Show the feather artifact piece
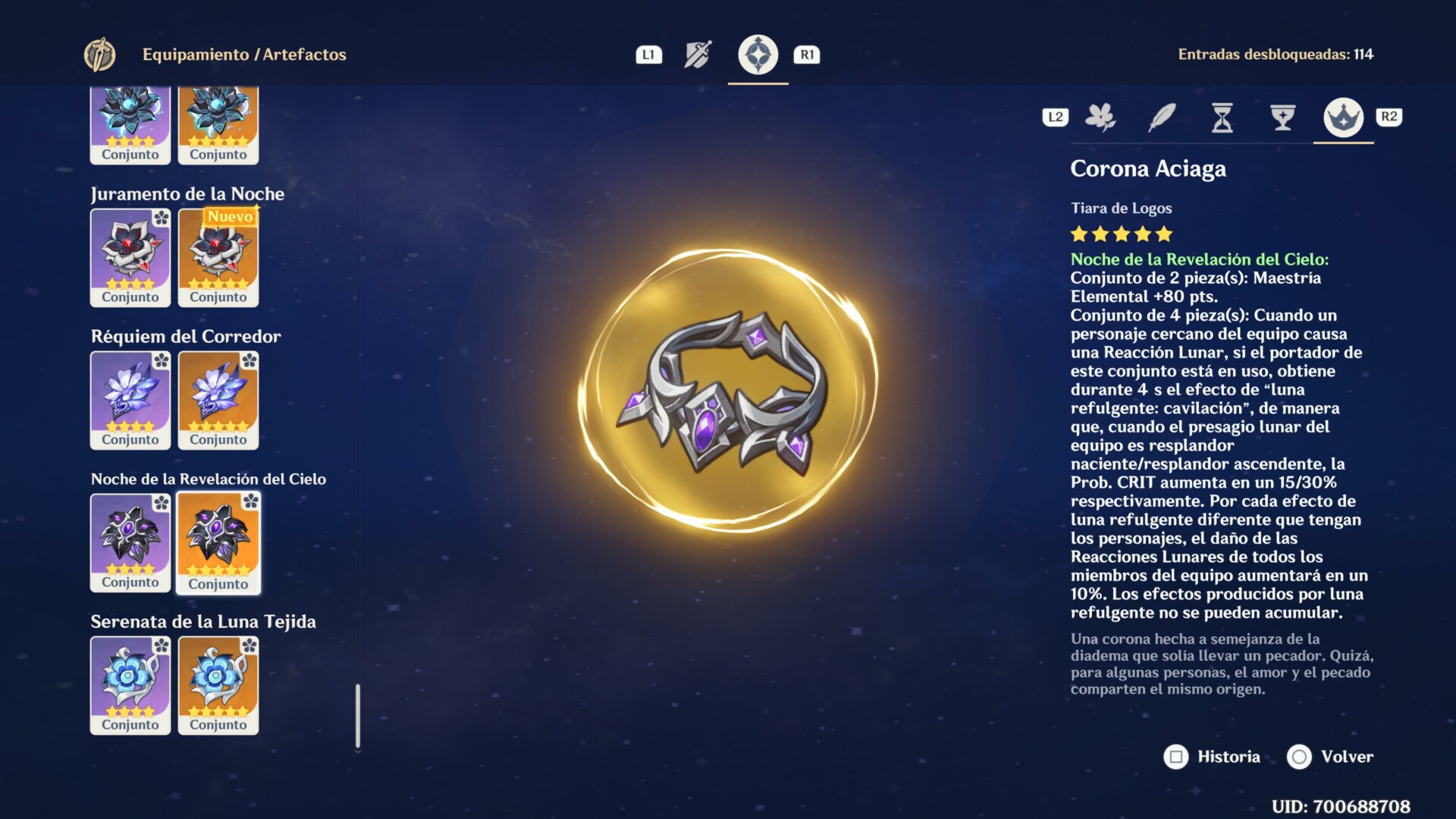 (x=1162, y=118)
